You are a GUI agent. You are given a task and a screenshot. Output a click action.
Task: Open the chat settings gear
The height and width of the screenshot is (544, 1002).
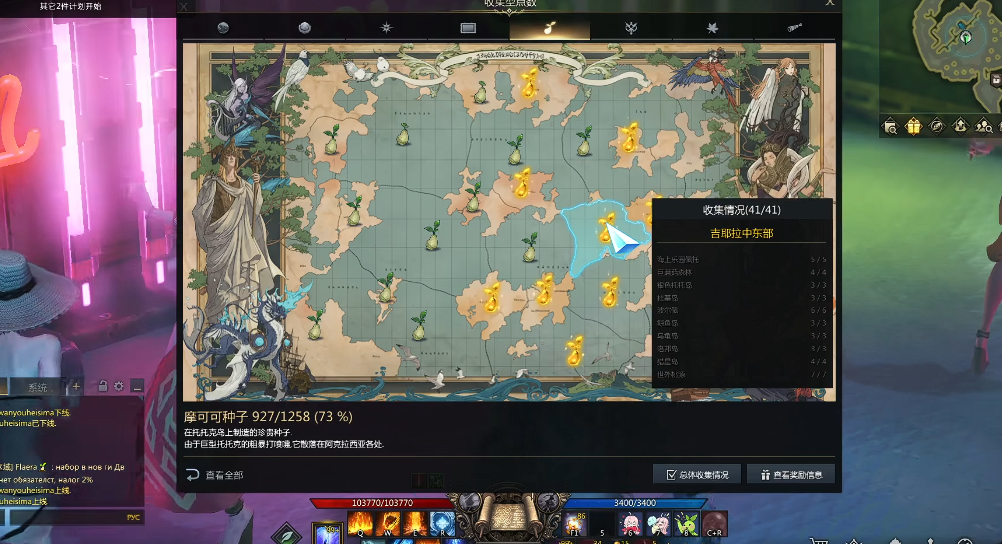click(118, 386)
